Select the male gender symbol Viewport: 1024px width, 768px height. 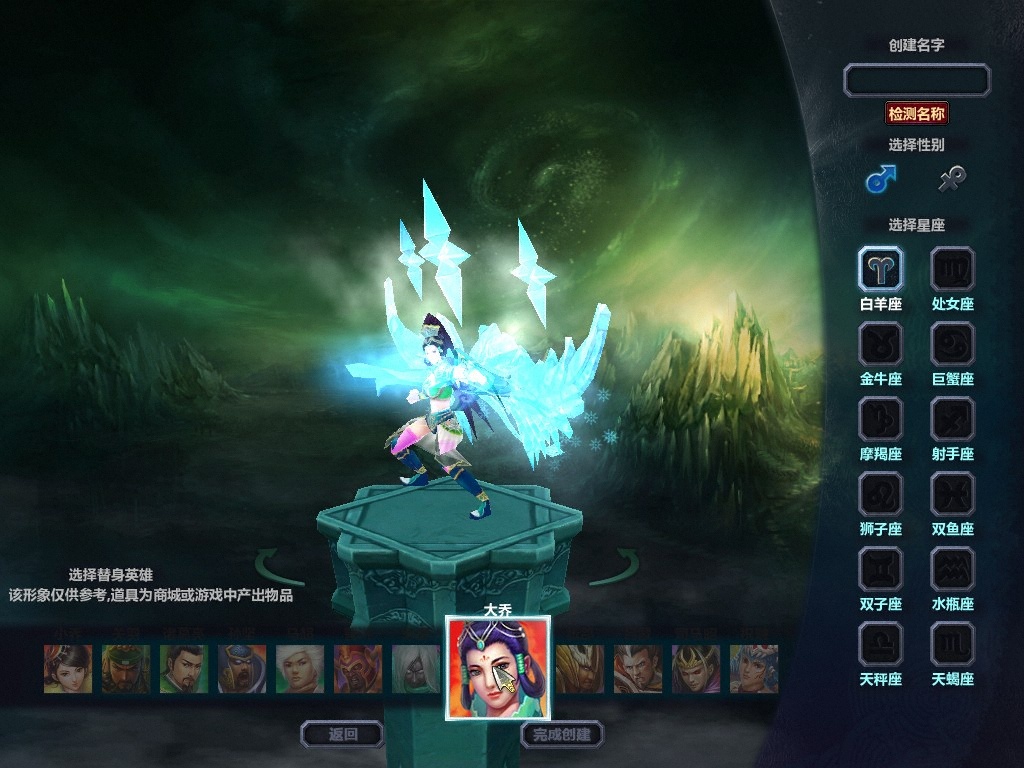click(x=880, y=180)
